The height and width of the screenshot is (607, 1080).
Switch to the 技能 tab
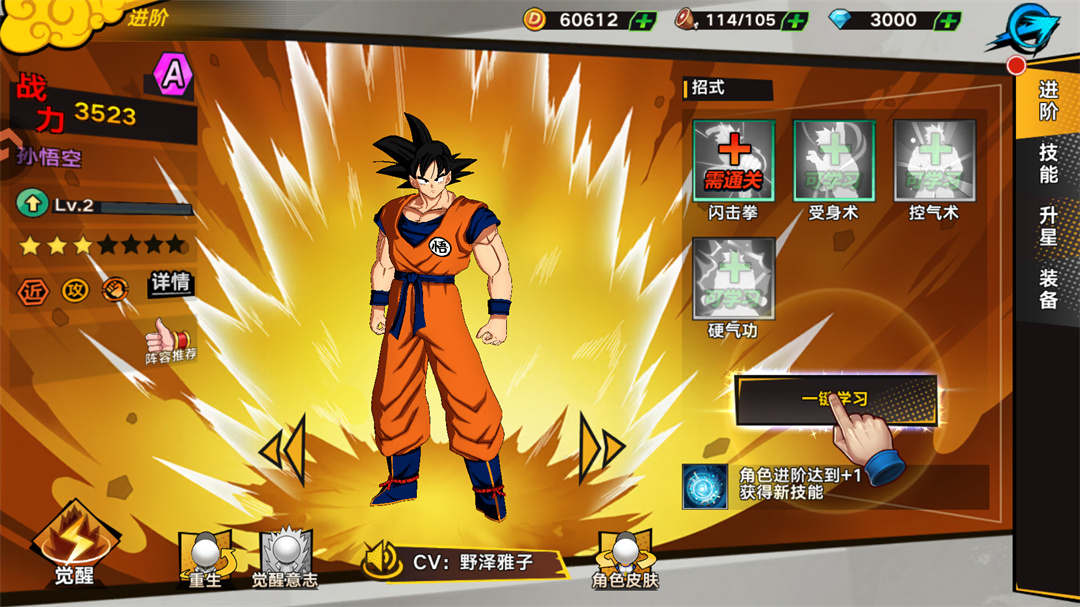(x=1048, y=164)
